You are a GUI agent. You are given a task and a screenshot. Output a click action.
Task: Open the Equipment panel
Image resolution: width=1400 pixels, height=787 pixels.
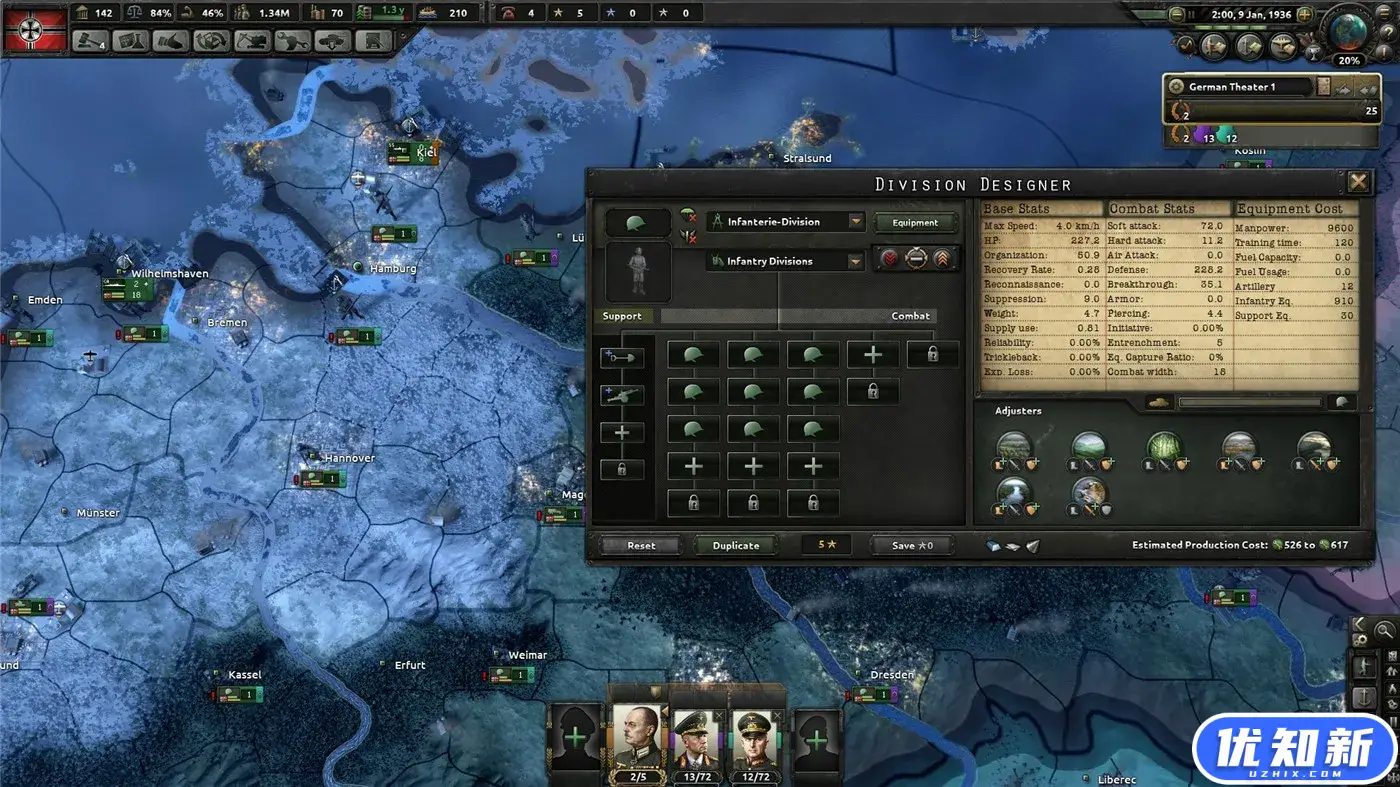914,221
